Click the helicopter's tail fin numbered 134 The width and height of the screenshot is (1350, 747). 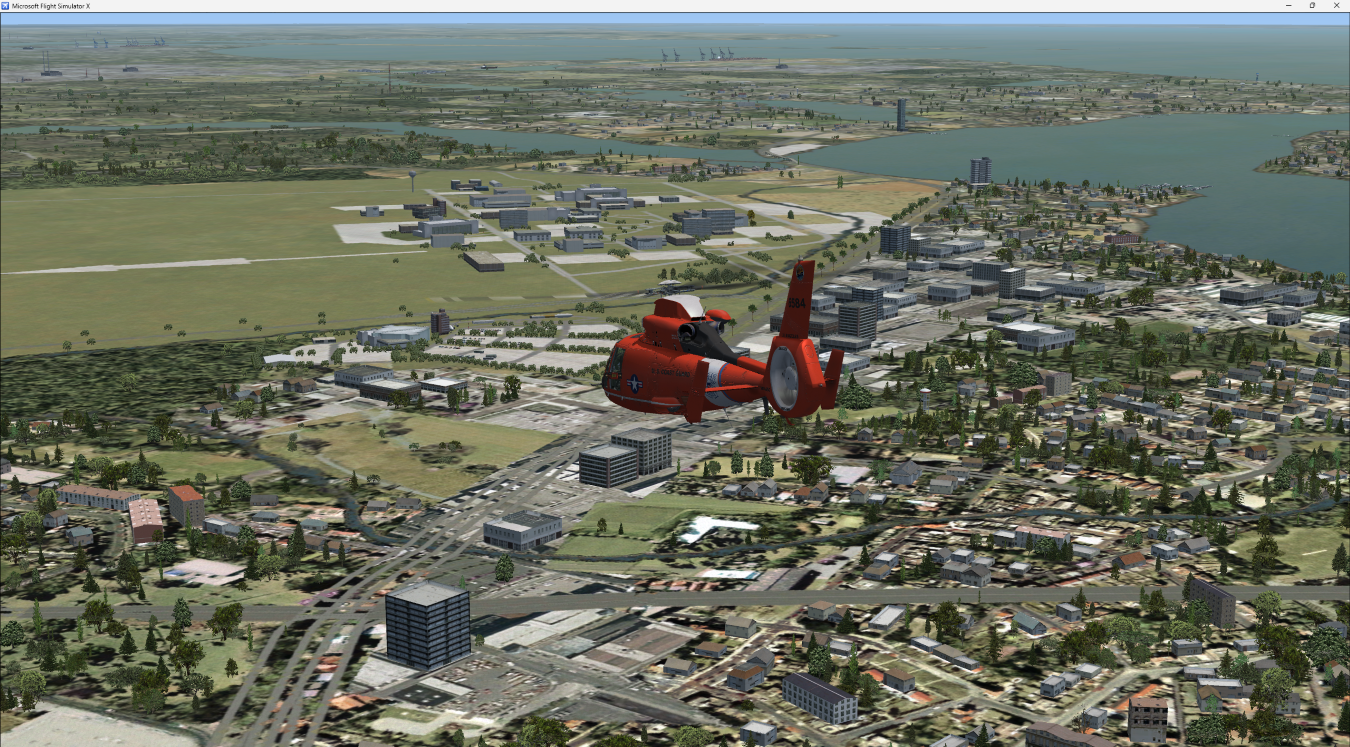click(797, 302)
